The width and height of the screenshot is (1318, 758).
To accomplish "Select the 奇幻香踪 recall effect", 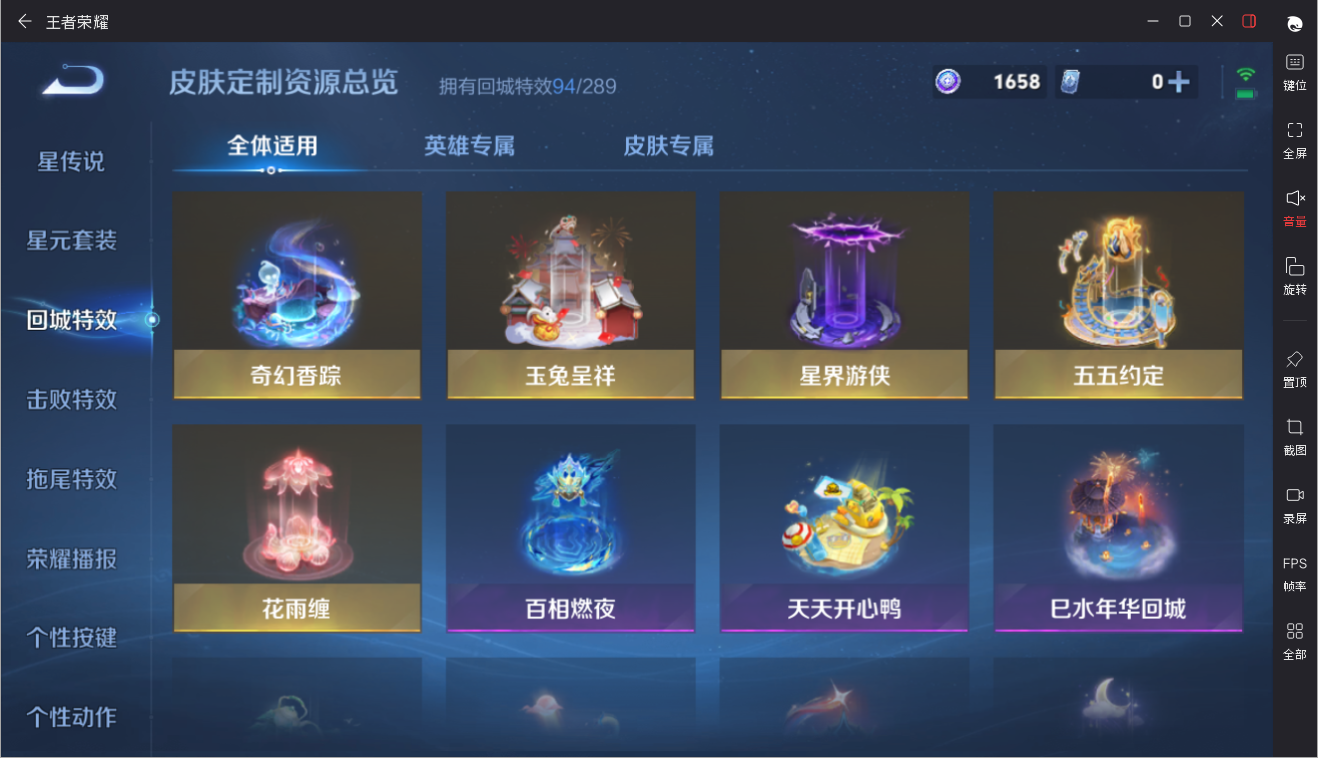I will coord(297,295).
